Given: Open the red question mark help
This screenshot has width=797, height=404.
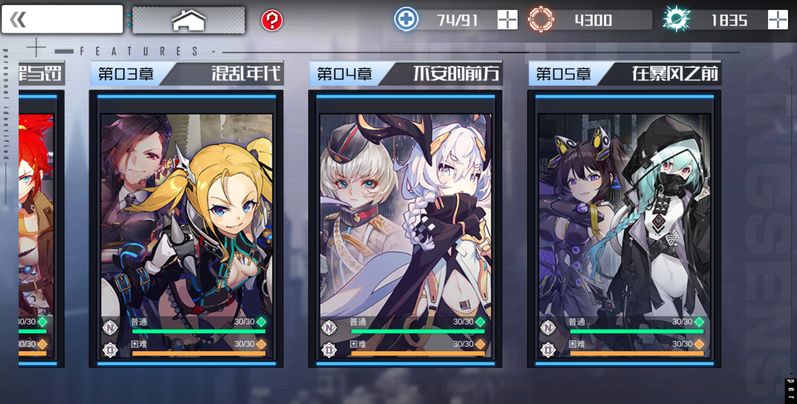Looking at the screenshot, I should point(271,20).
